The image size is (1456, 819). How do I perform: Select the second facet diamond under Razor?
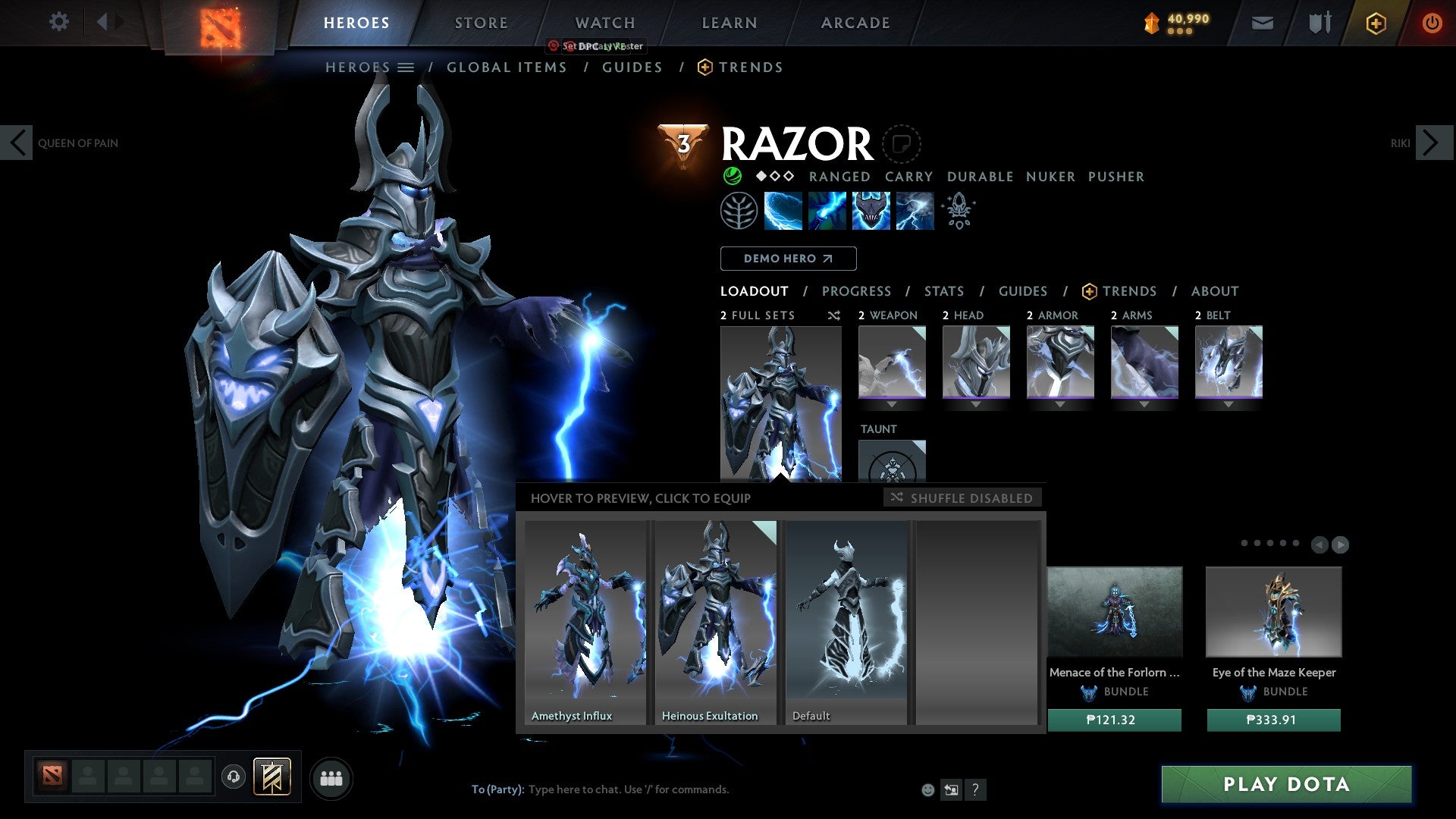pyautogui.click(x=775, y=176)
